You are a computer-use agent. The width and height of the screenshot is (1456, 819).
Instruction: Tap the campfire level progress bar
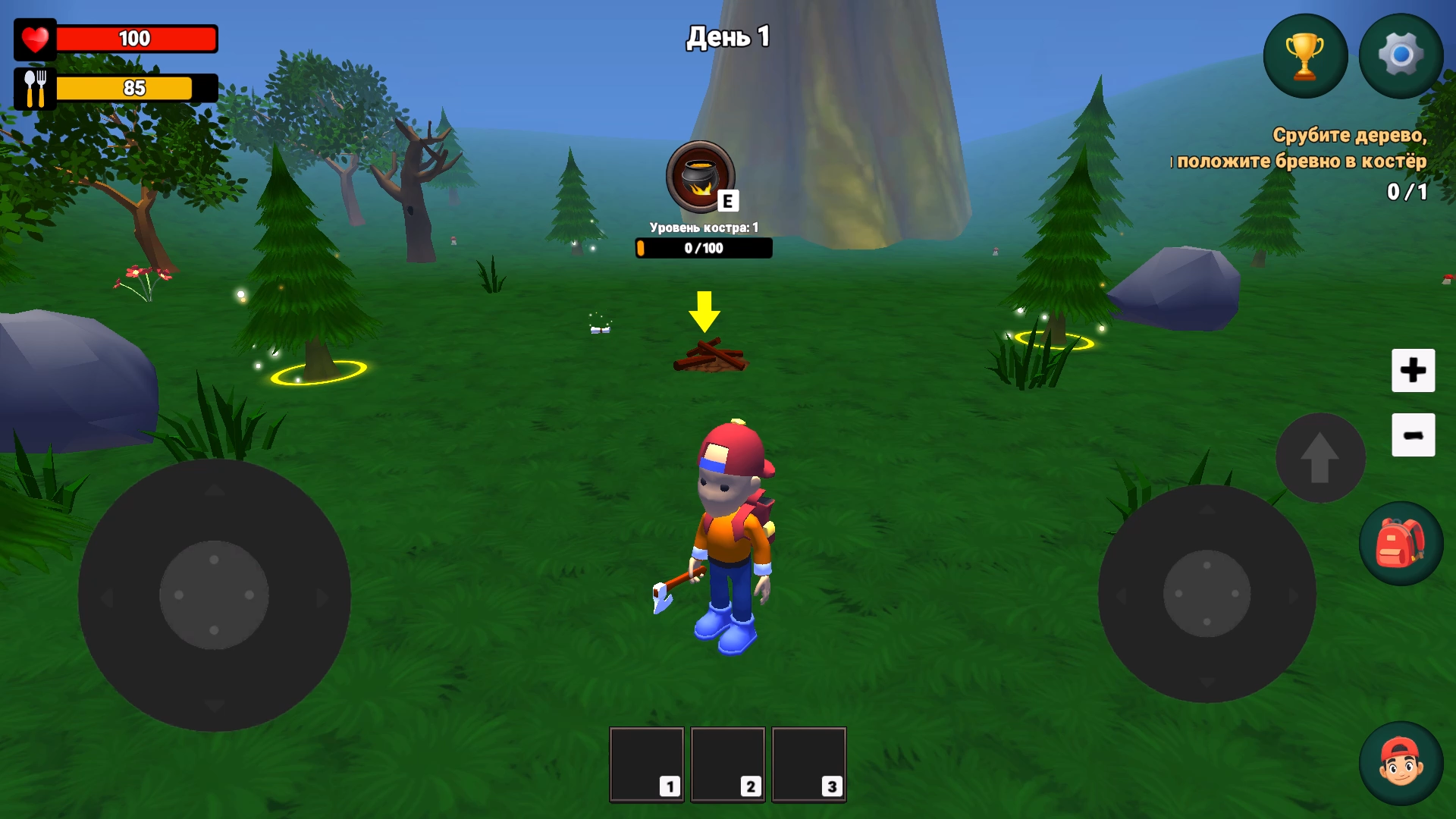click(703, 248)
